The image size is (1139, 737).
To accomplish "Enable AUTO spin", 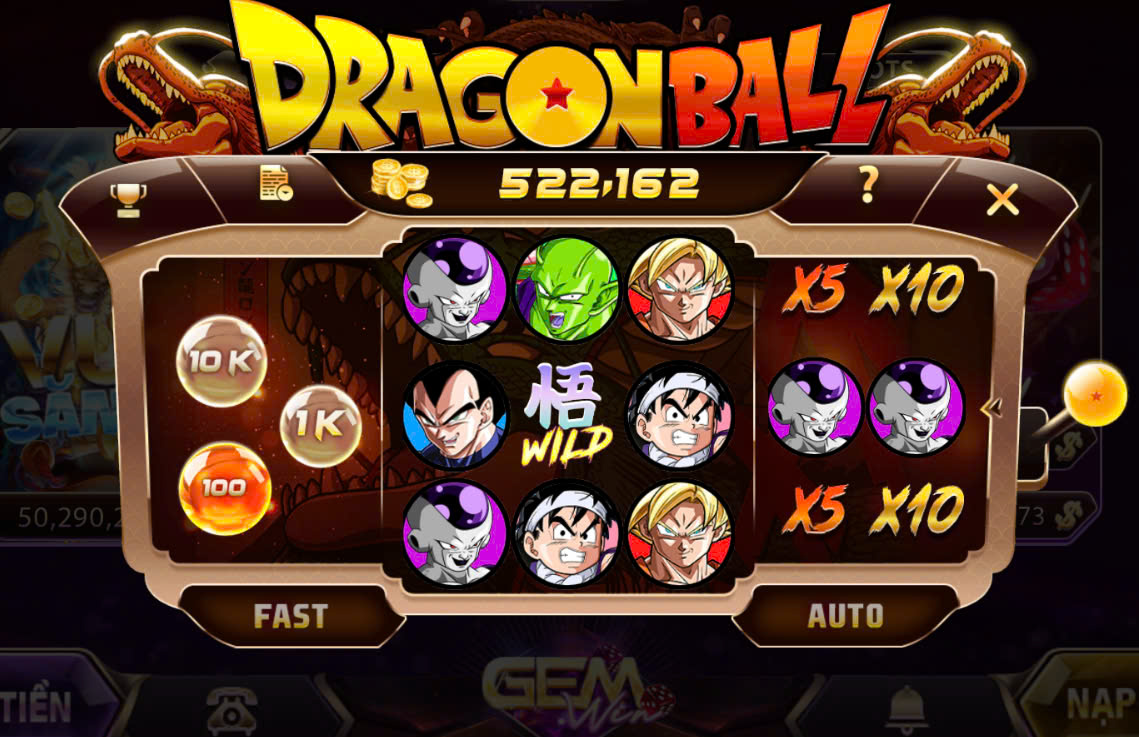I will [845, 615].
